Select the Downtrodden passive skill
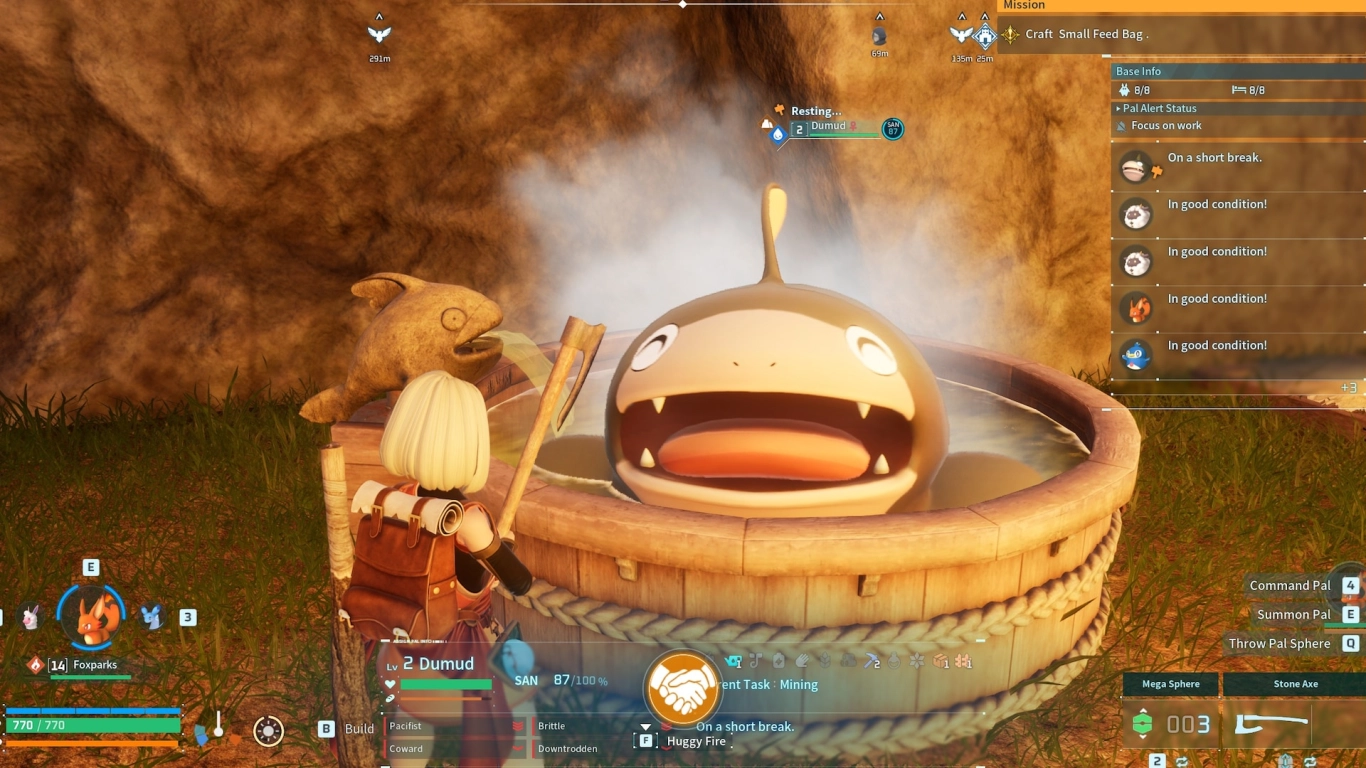Image resolution: width=1366 pixels, height=768 pixels. (567, 748)
